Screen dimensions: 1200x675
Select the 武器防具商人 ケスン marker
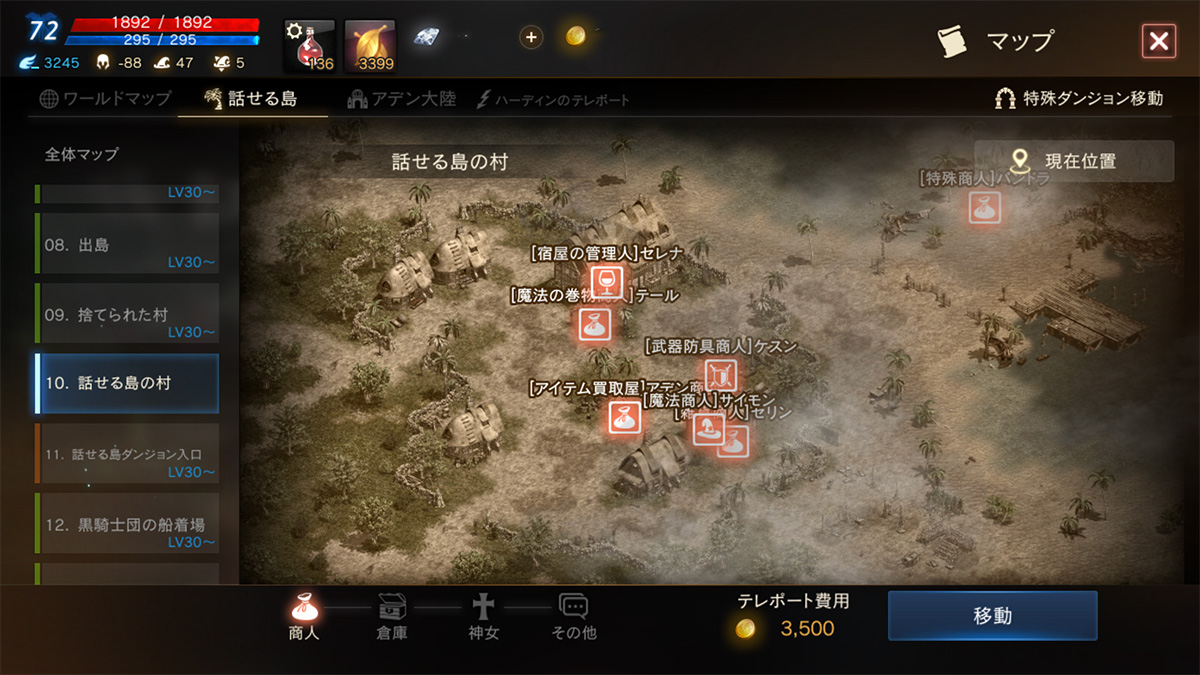(720, 375)
